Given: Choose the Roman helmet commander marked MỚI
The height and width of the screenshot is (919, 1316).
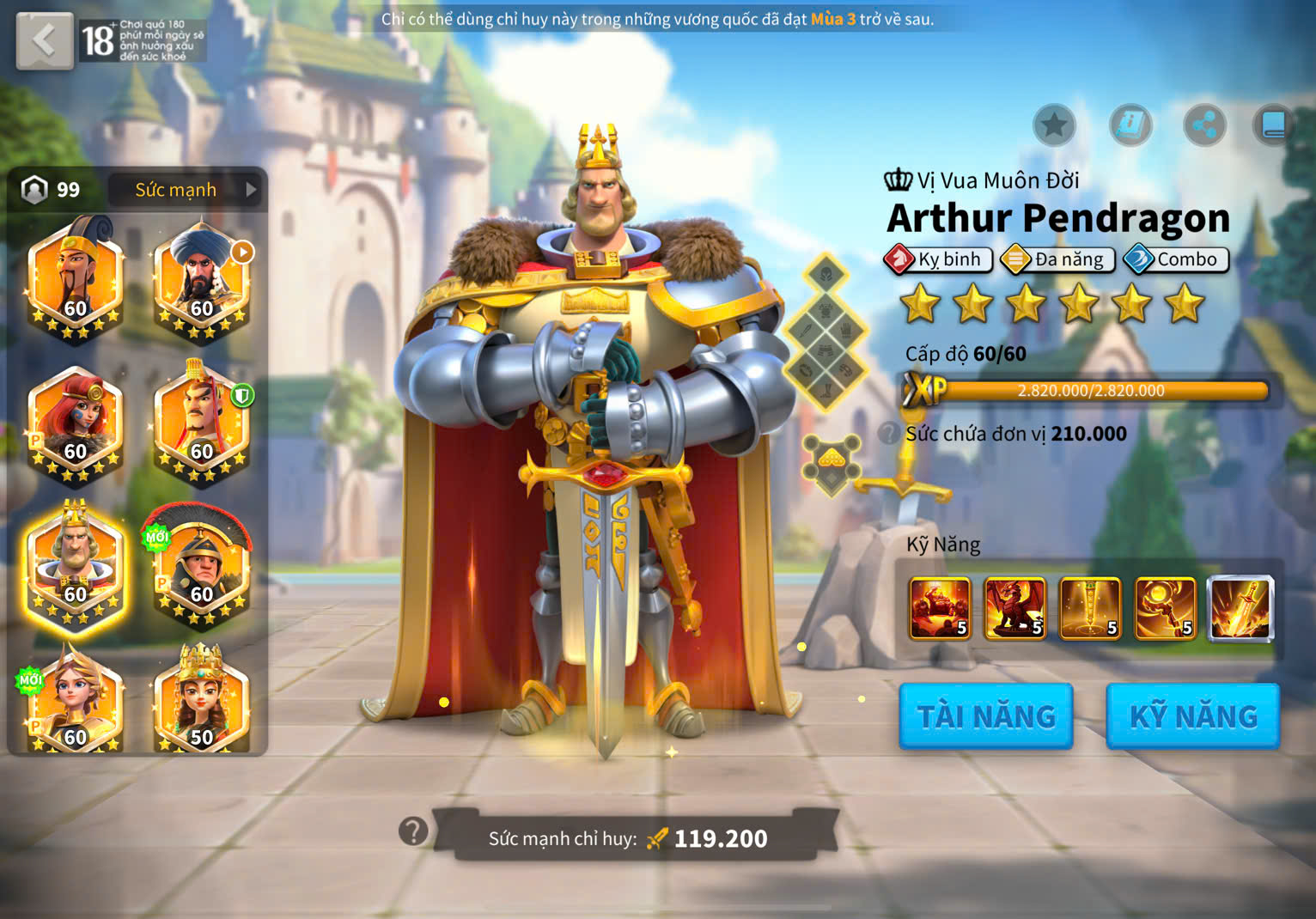Looking at the screenshot, I should 202,563.
